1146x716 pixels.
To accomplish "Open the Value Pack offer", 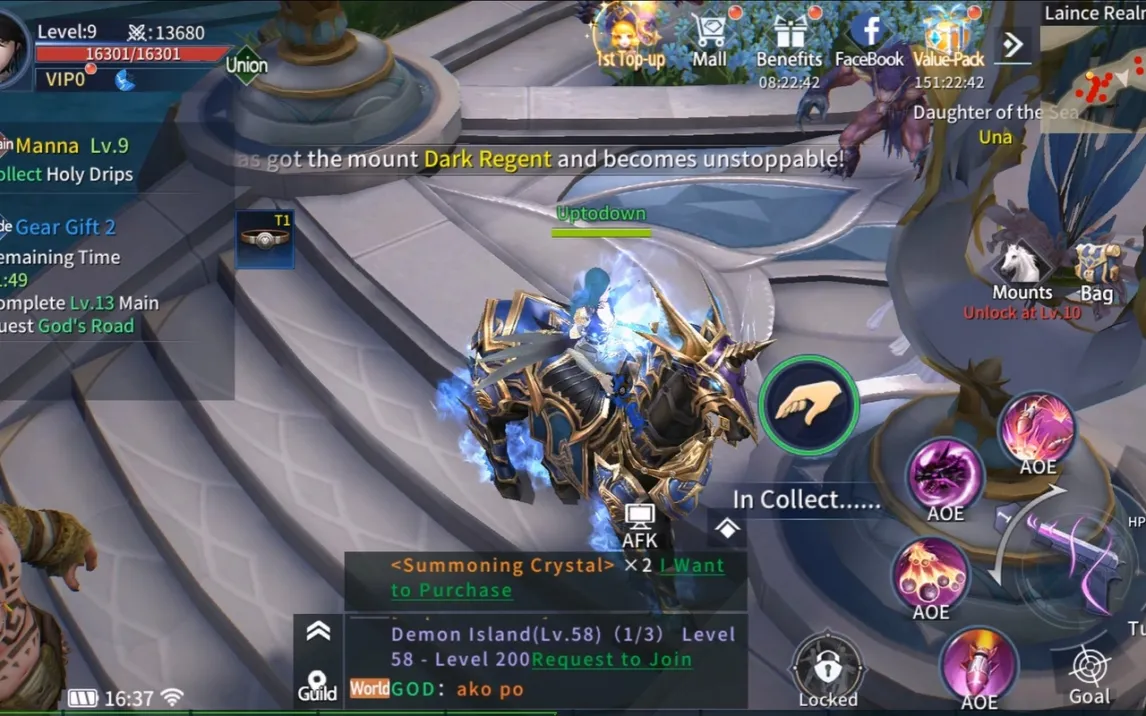I will [x=948, y=36].
